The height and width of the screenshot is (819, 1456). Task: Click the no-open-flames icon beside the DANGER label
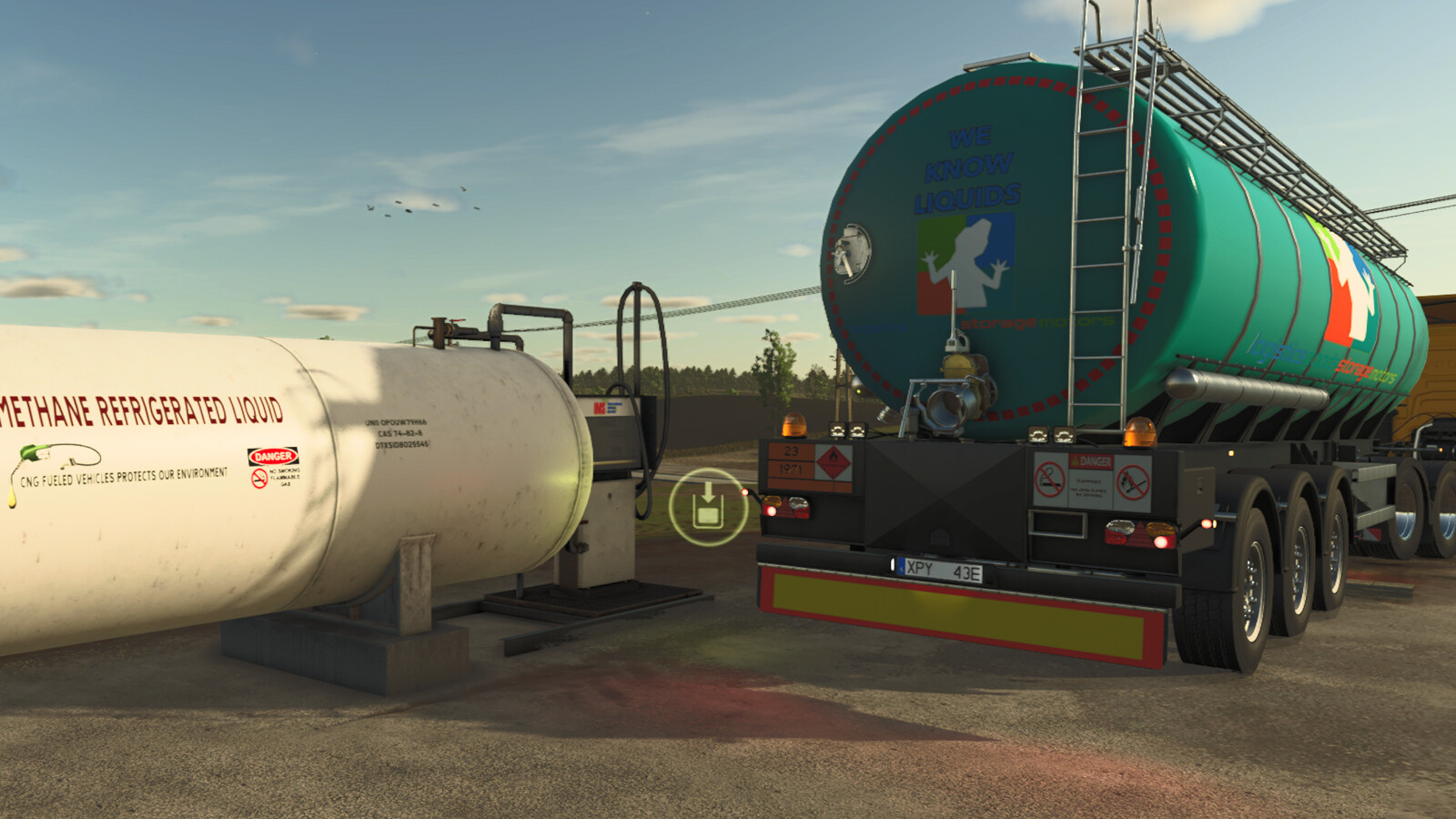click(x=1131, y=482)
